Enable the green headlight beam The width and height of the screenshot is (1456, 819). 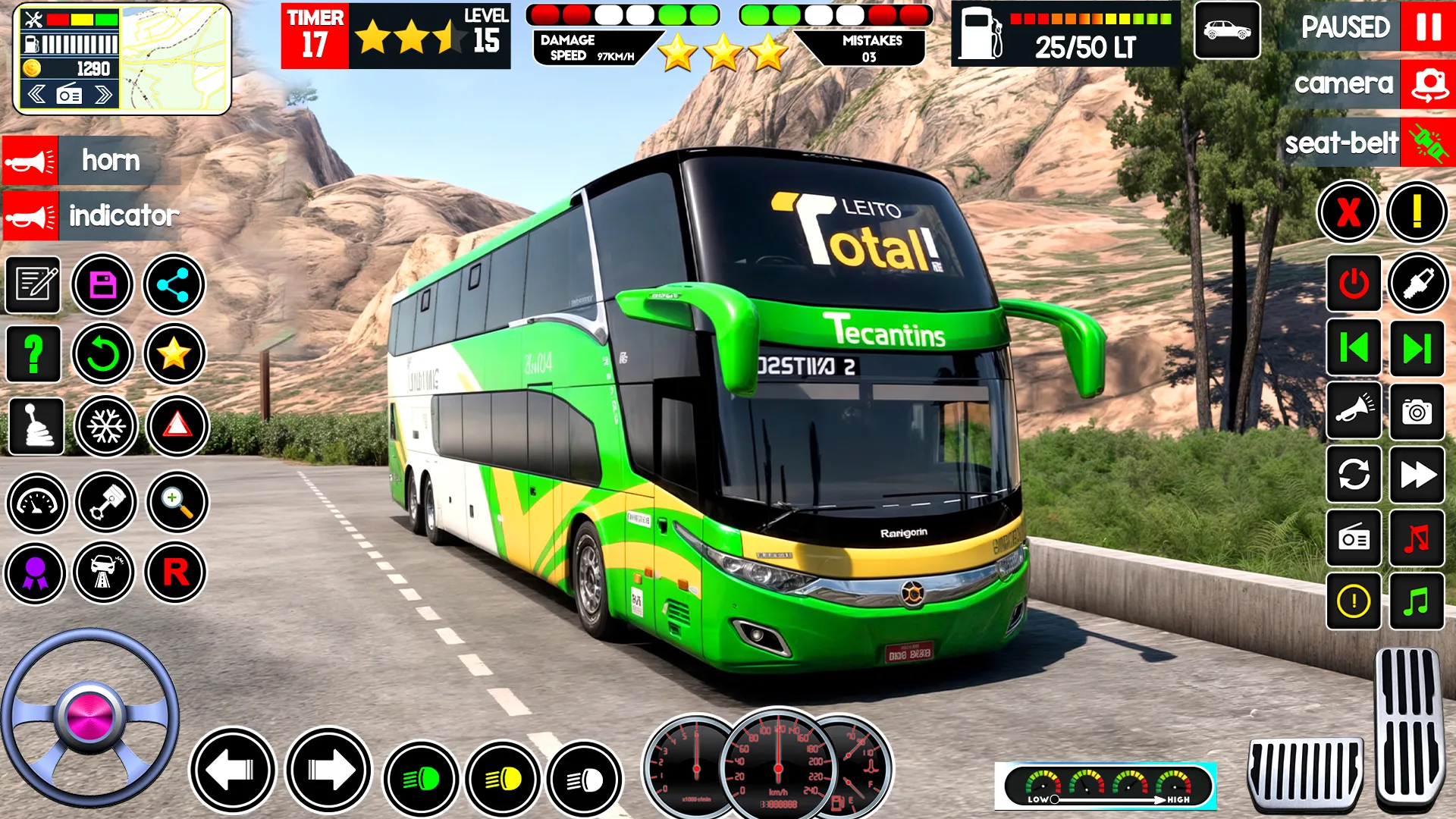(x=419, y=779)
